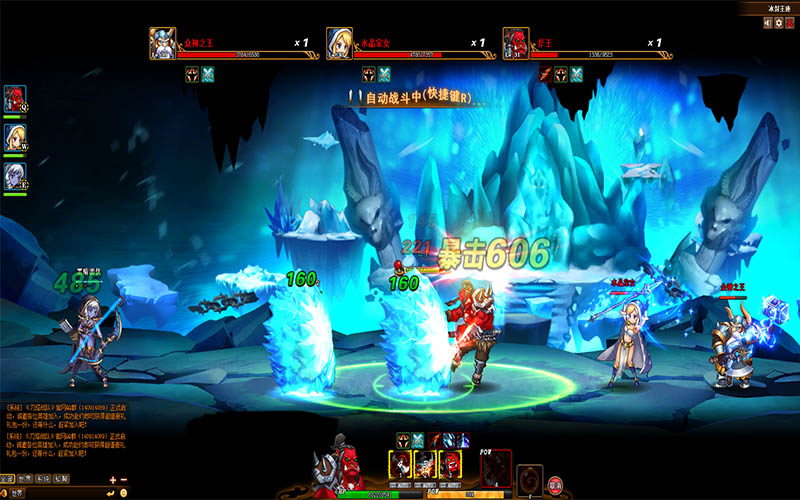Screen dimensions: 800x500
Task: Select the blonde hero portrait in left party list
Action: coord(14,137)
